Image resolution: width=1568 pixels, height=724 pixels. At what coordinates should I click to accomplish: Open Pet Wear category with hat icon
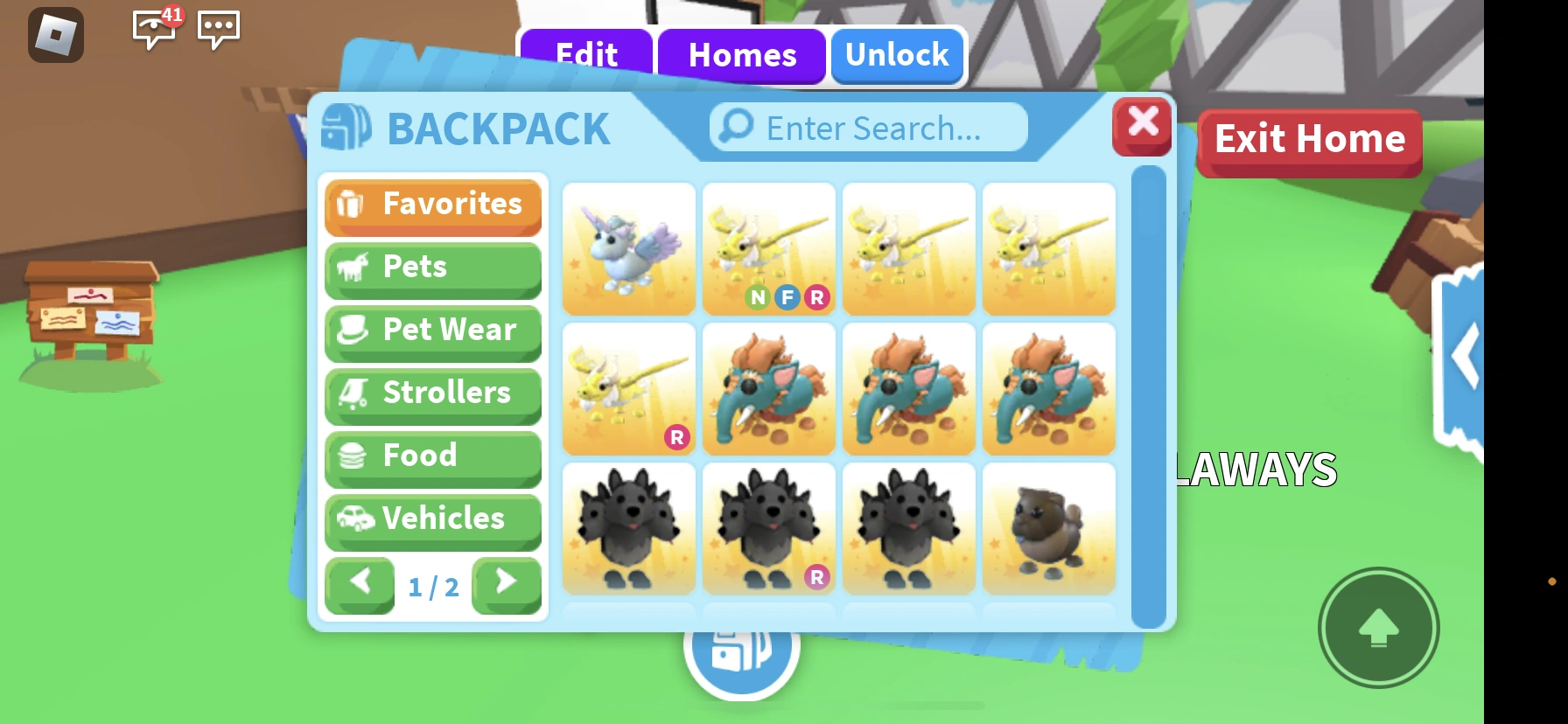click(x=432, y=331)
